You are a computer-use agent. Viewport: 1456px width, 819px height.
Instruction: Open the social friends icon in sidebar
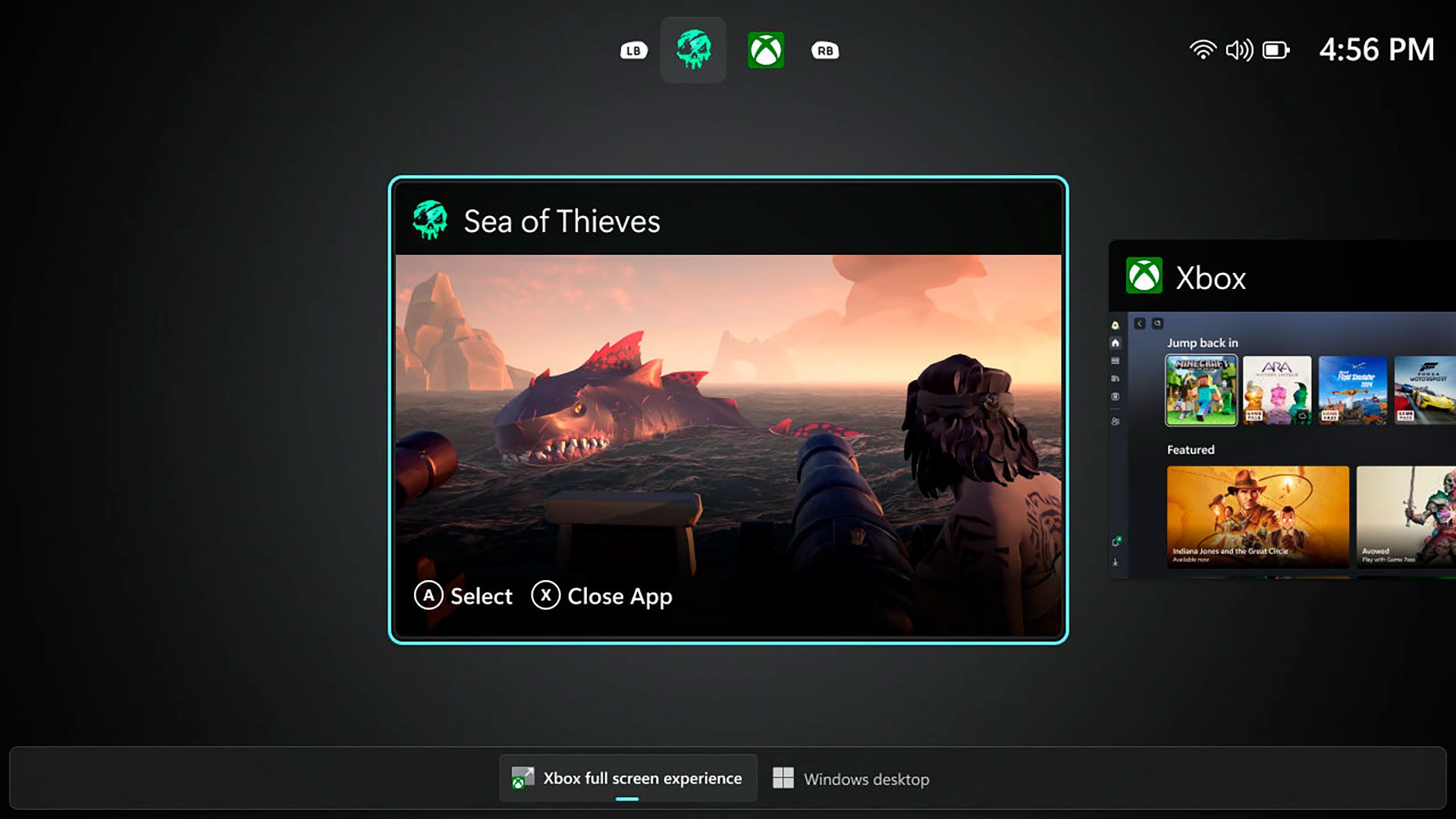click(x=1115, y=421)
